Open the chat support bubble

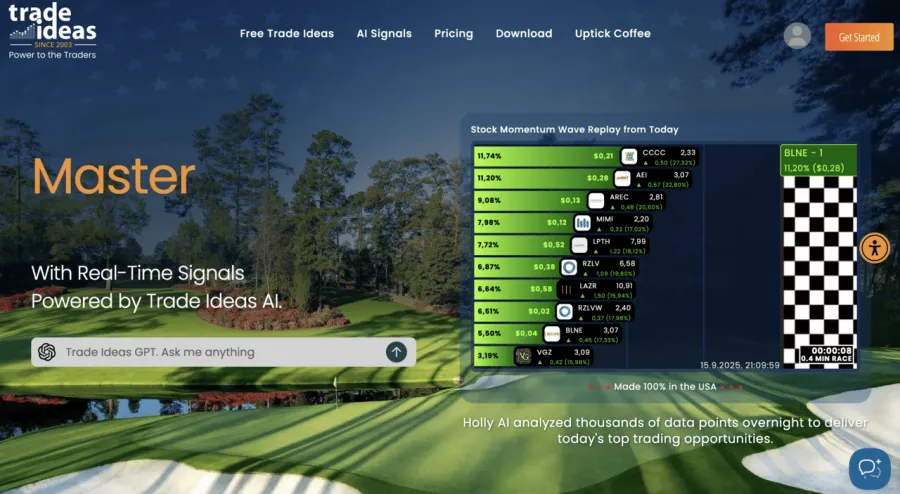click(x=868, y=468)
